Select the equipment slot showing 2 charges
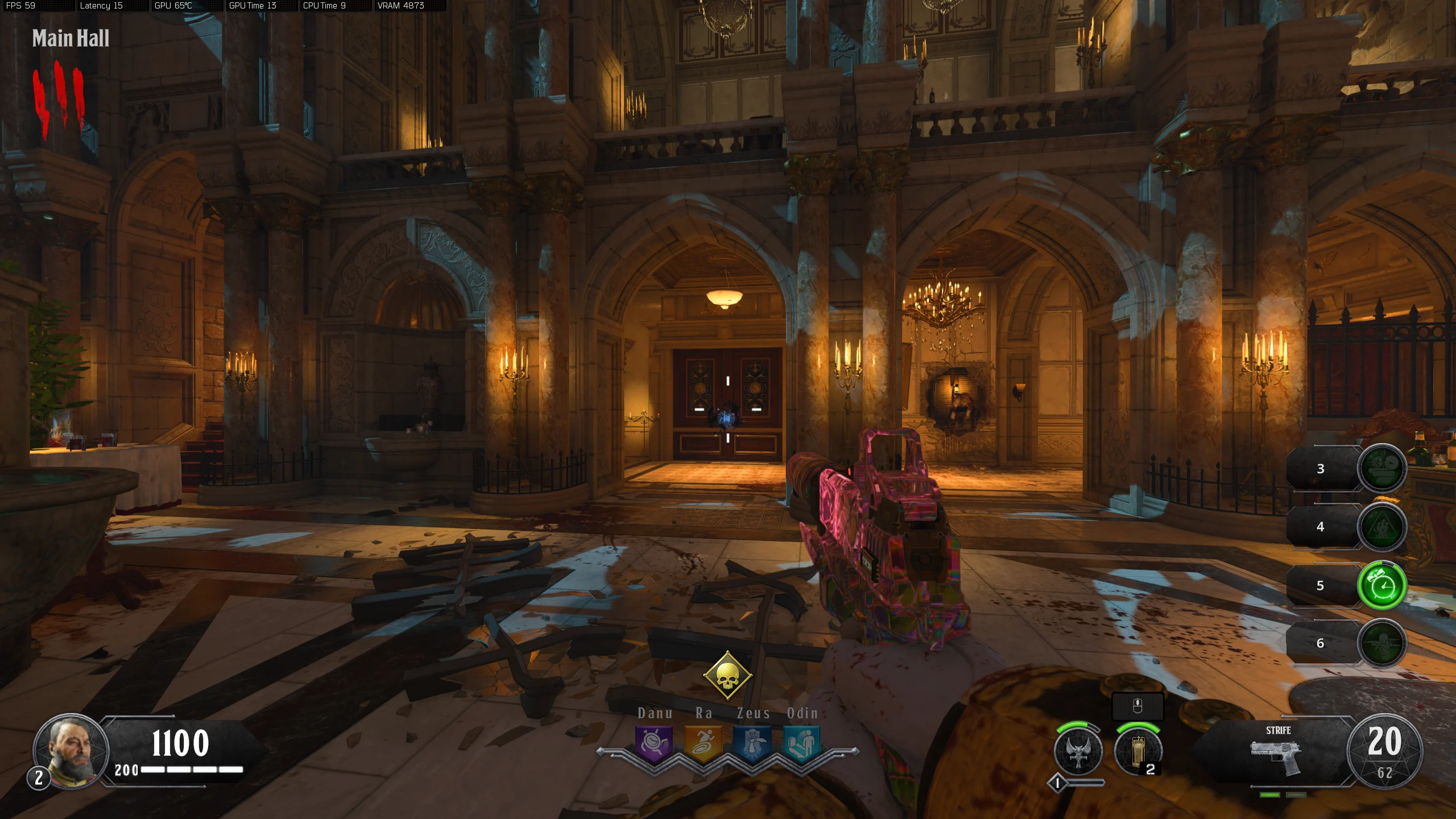Screen dimensions: 1456x819 pos(1138,751)
